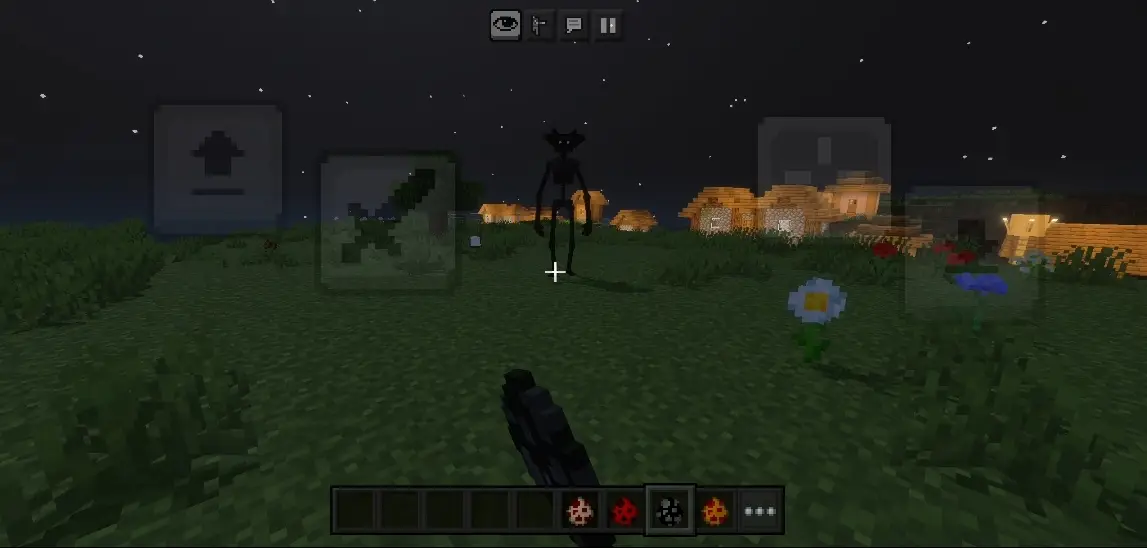Select the orange spawn egg slot

click(714, 511)
